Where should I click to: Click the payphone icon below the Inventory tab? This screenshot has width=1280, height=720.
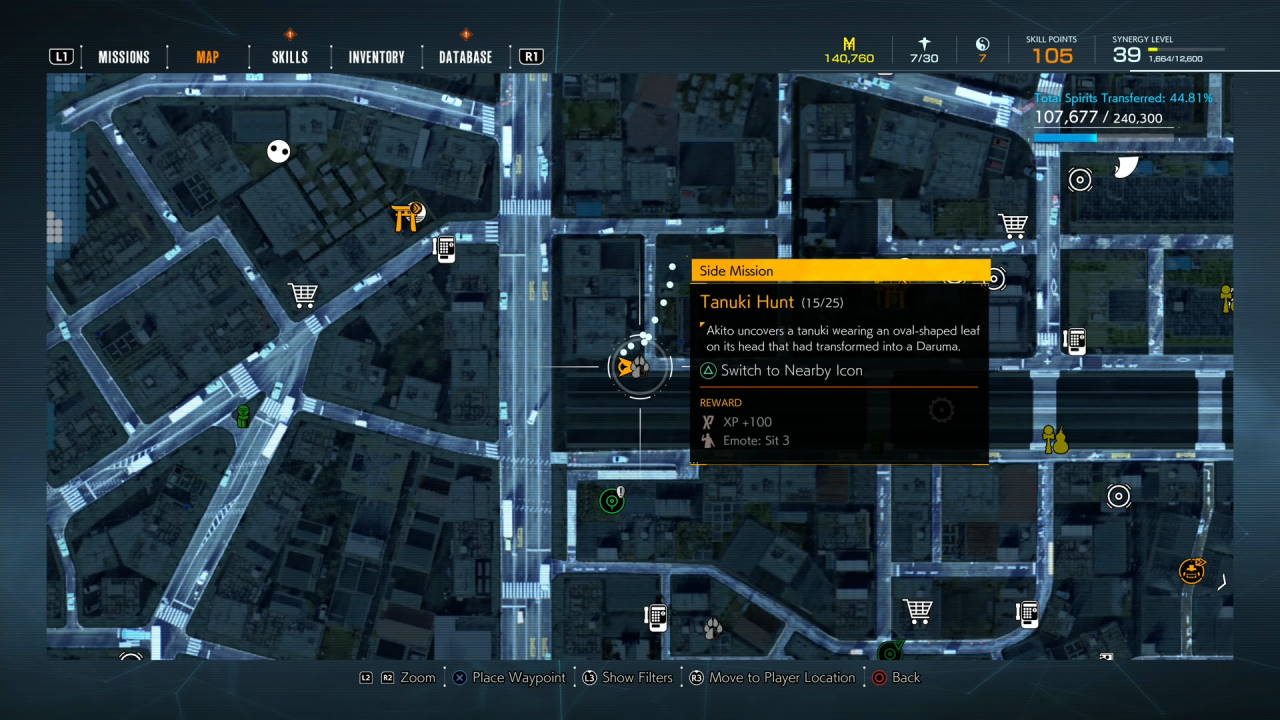tap(444, 248)
